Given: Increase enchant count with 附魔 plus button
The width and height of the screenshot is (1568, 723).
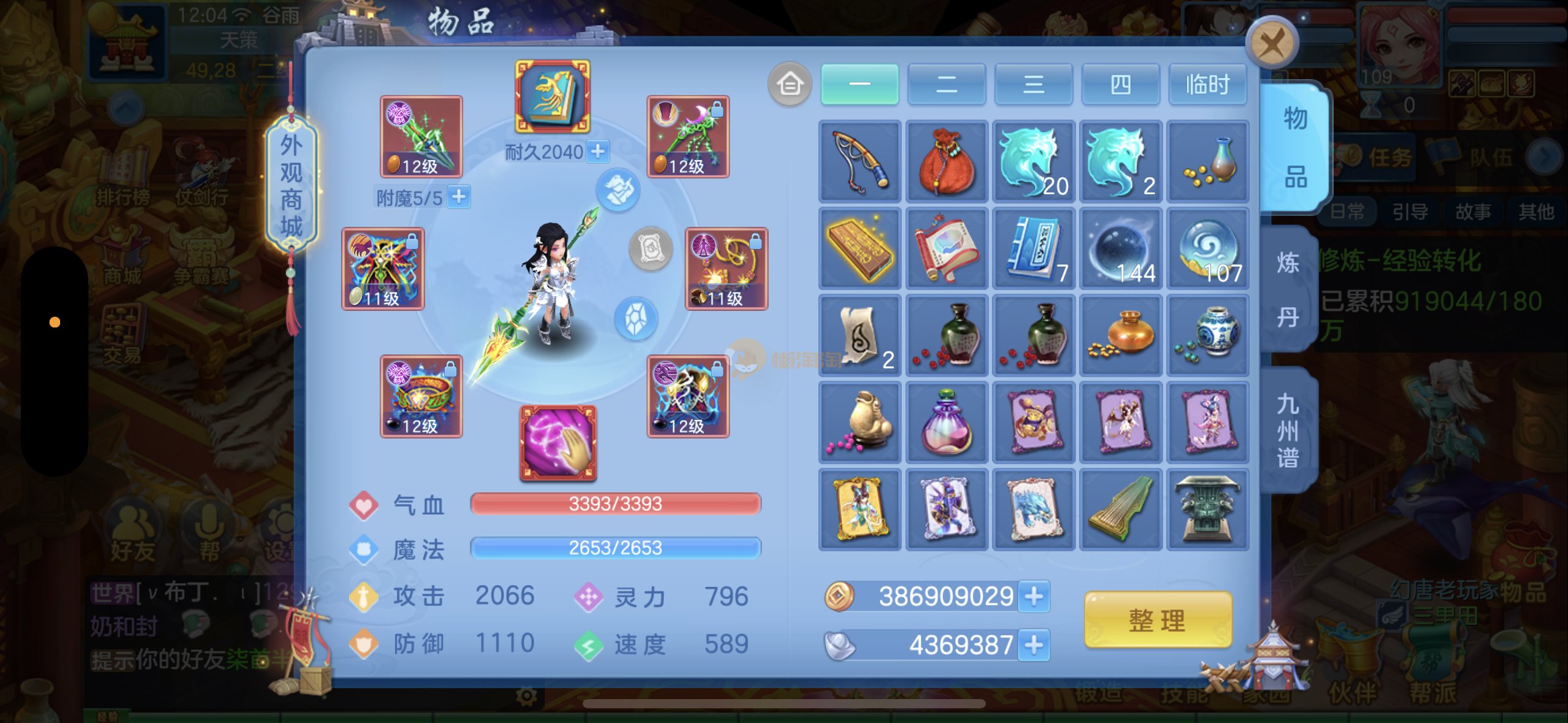Looking at the screenshot, I should click(x=459, y=197).
